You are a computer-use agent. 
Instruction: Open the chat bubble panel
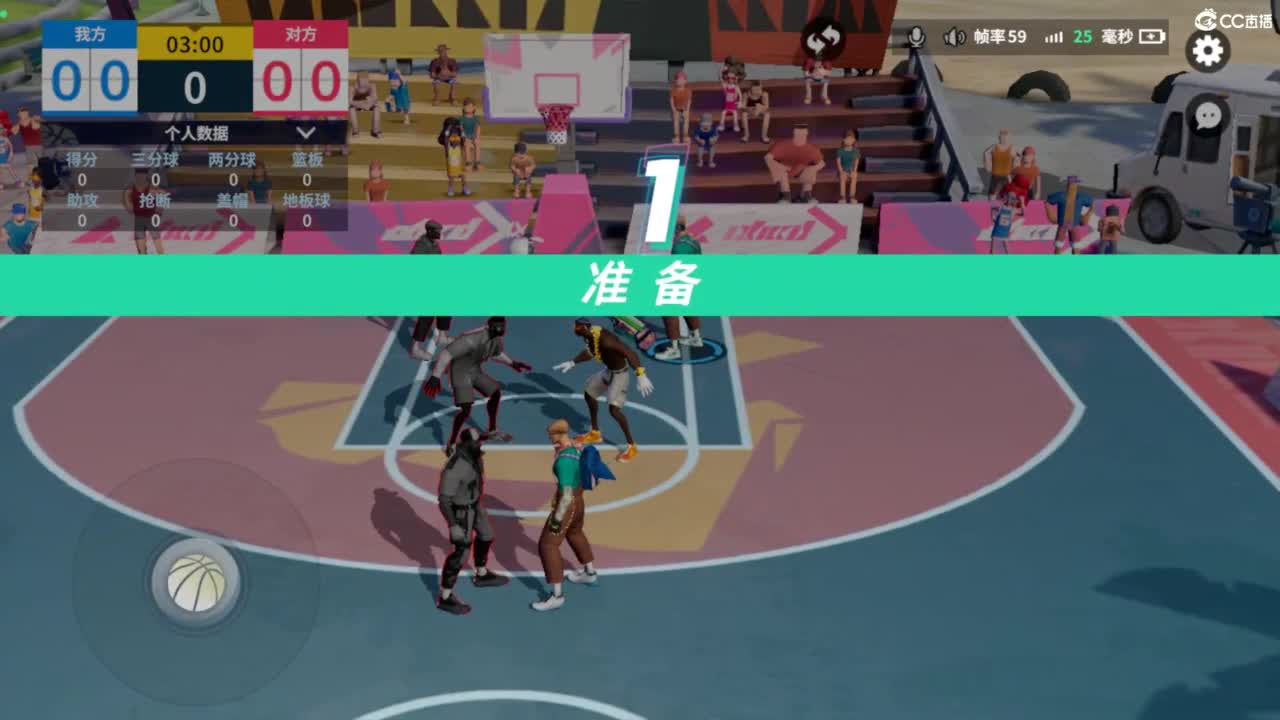click(1207, 117)
